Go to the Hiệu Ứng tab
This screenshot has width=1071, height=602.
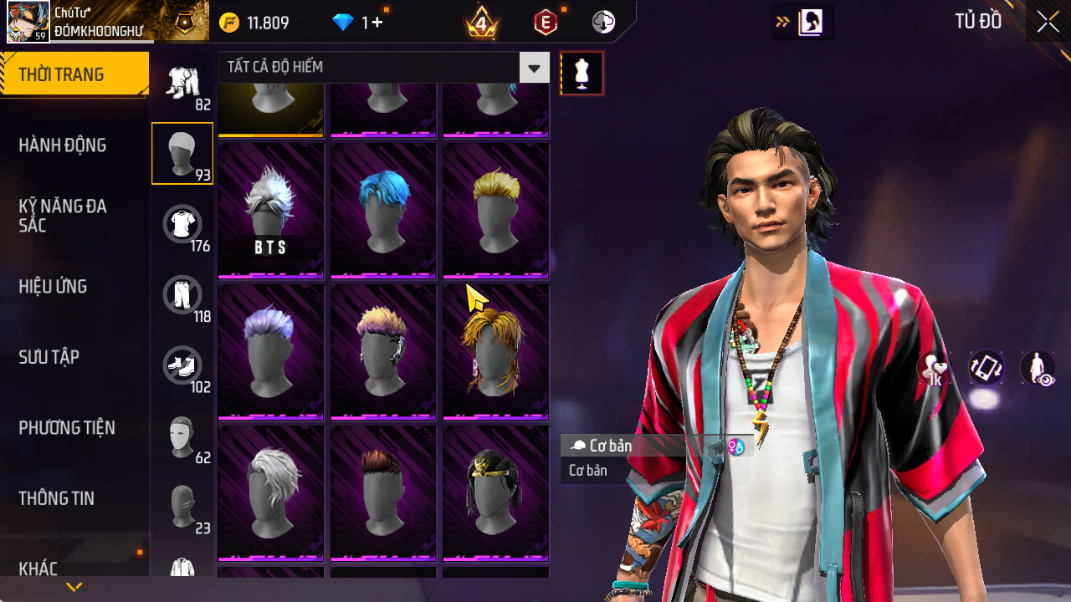[52, 287]
